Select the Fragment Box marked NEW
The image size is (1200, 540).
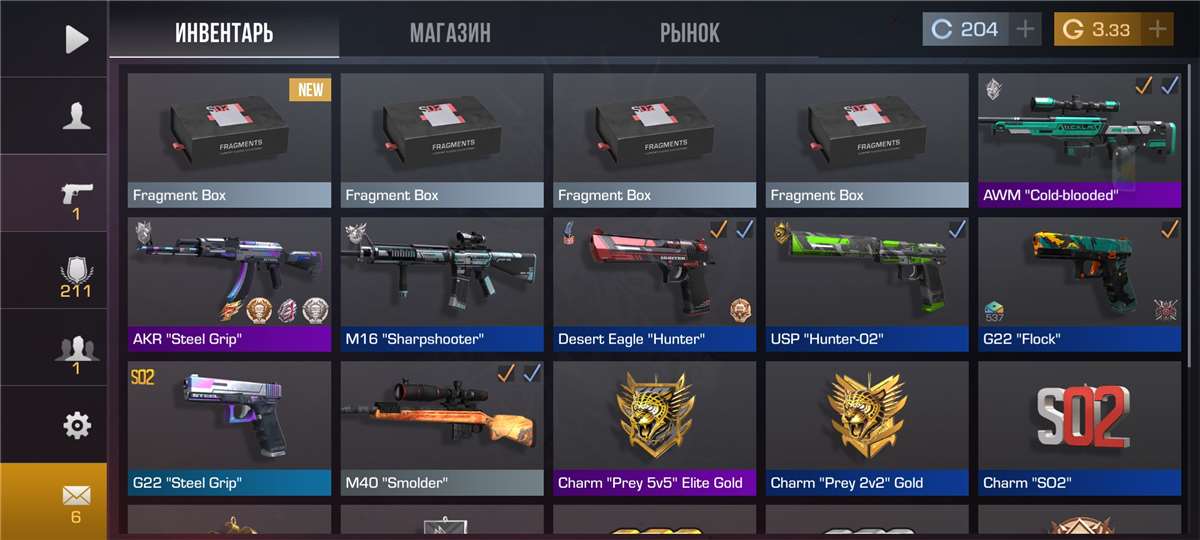coord(229,139)
